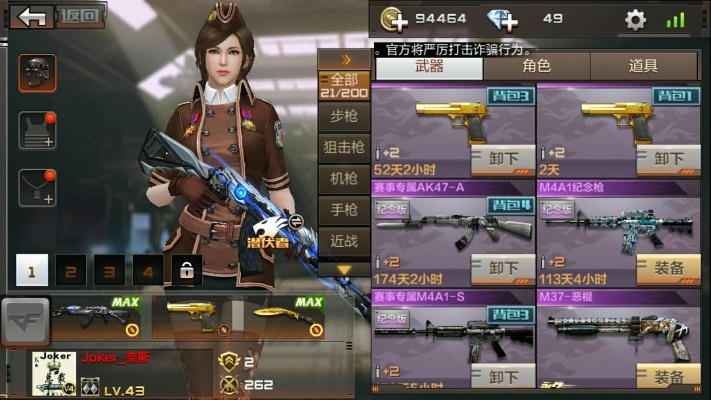Switch to the 武器 tab
711x400 pixels.
pos(429,66)
